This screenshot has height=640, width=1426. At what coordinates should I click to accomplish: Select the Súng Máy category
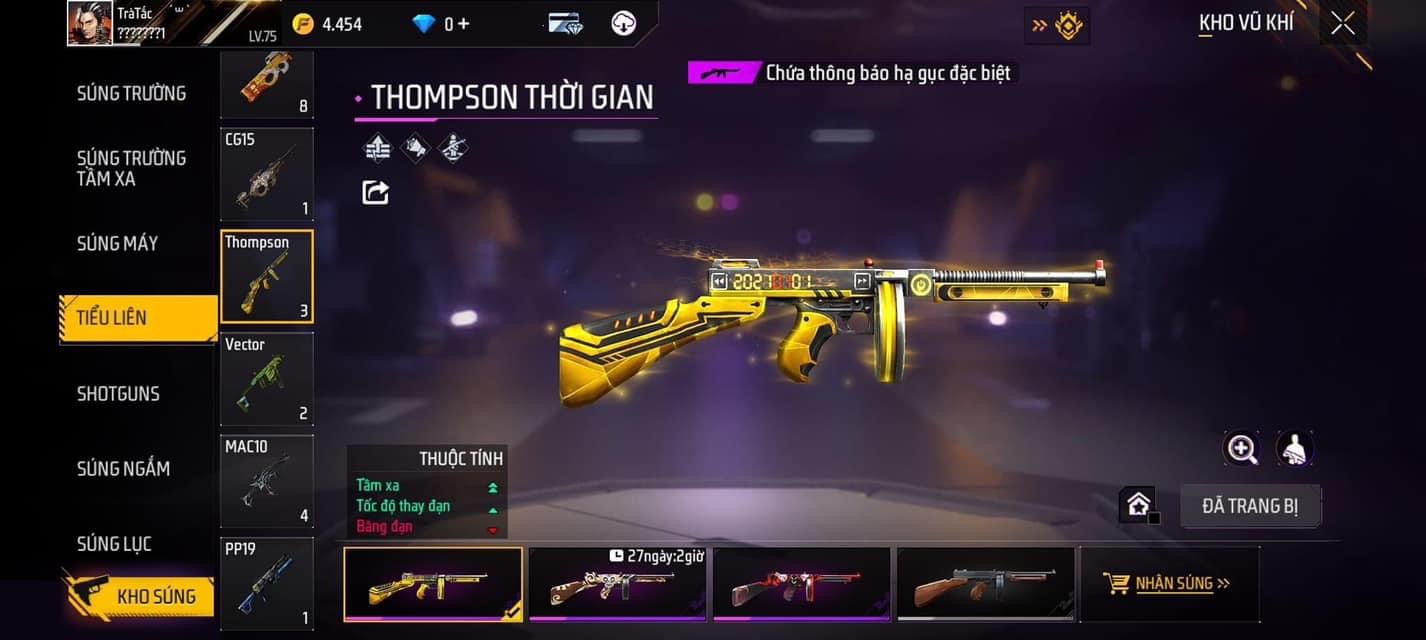pos(117,243)
